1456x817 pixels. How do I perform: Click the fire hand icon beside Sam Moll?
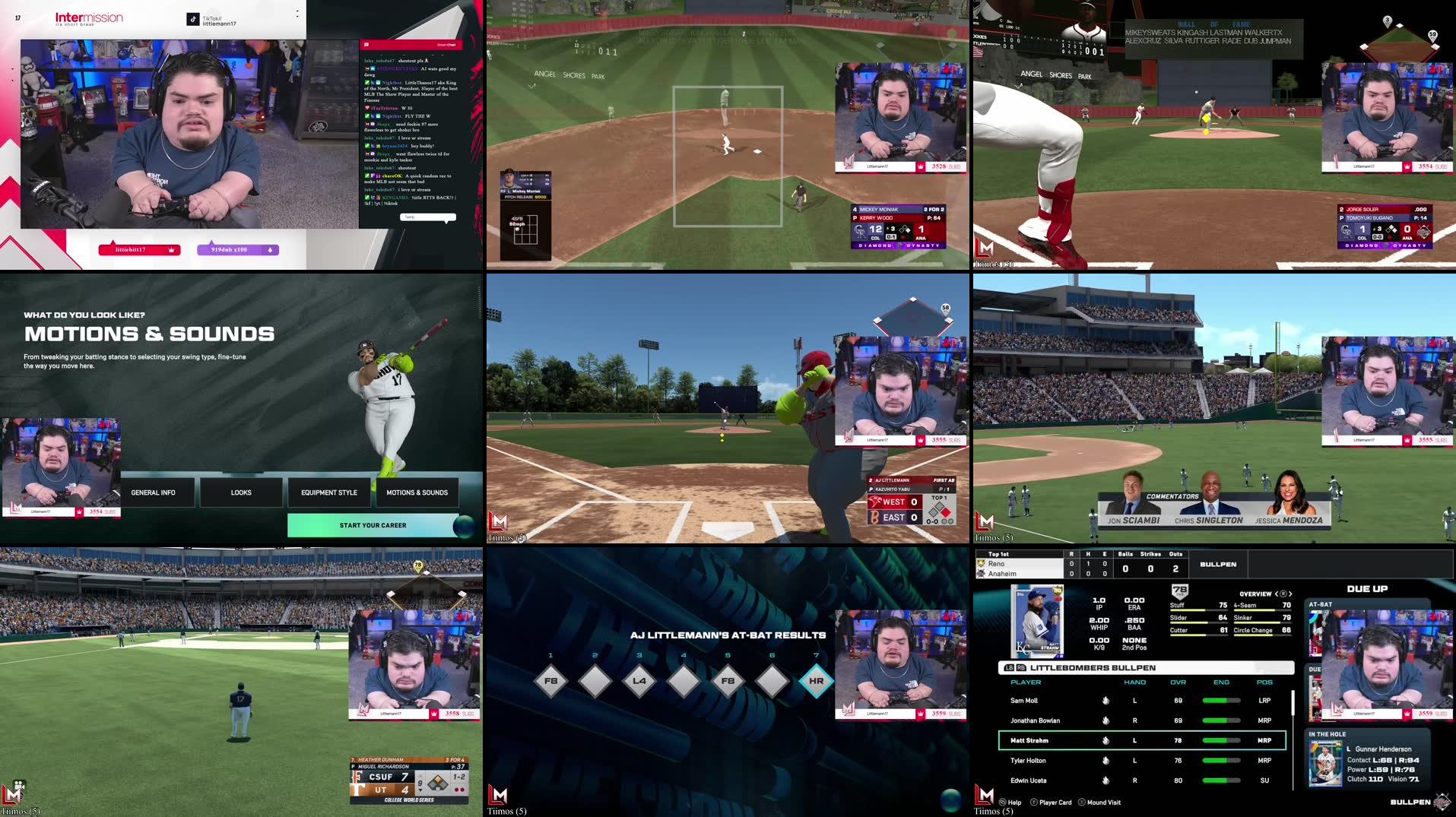[x=1106, y=700]
